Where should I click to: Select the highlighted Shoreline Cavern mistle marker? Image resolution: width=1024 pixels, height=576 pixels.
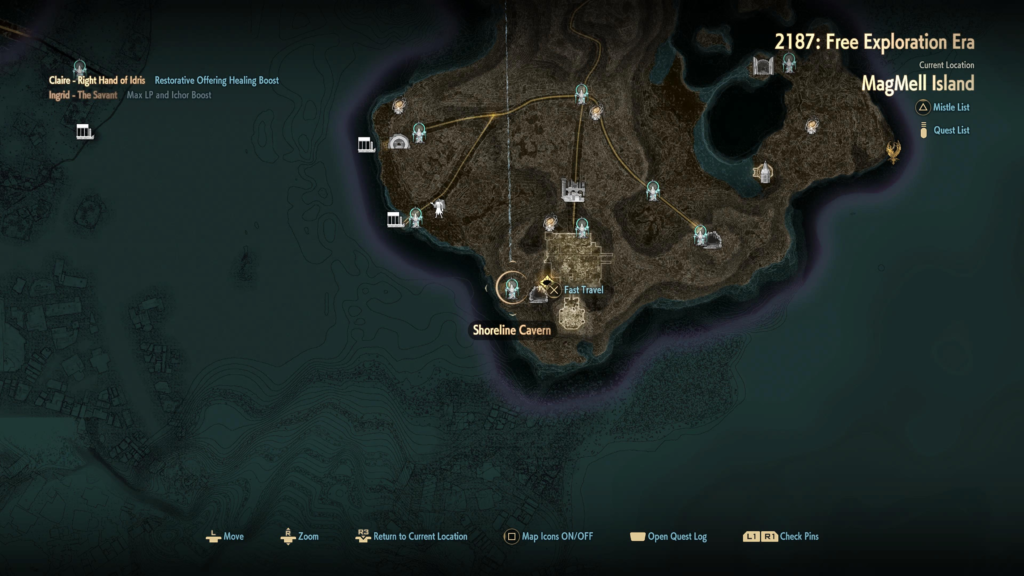[512, 288]
